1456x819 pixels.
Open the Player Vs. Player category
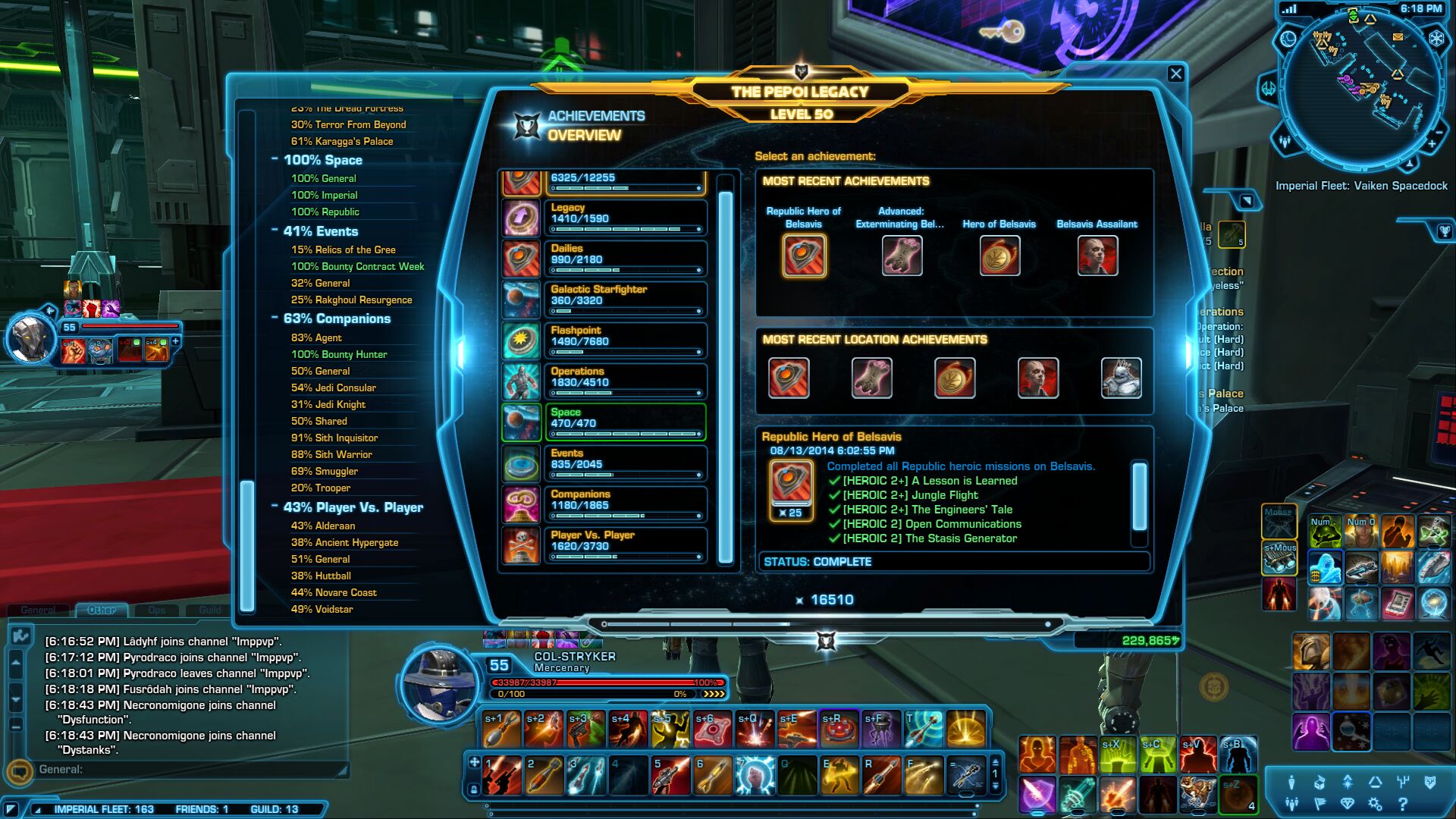(625, 544)
